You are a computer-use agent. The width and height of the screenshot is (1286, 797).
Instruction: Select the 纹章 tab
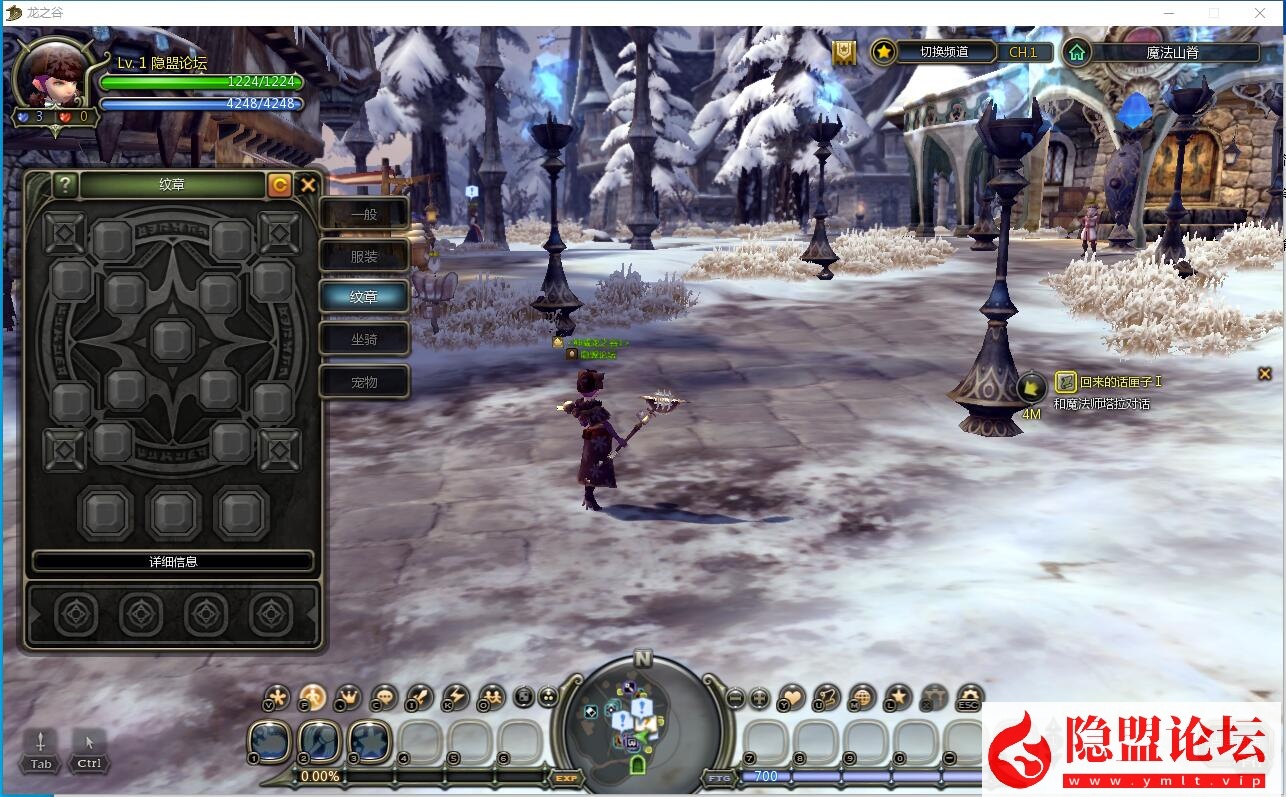pyautogui.click(x=364, y=297)
